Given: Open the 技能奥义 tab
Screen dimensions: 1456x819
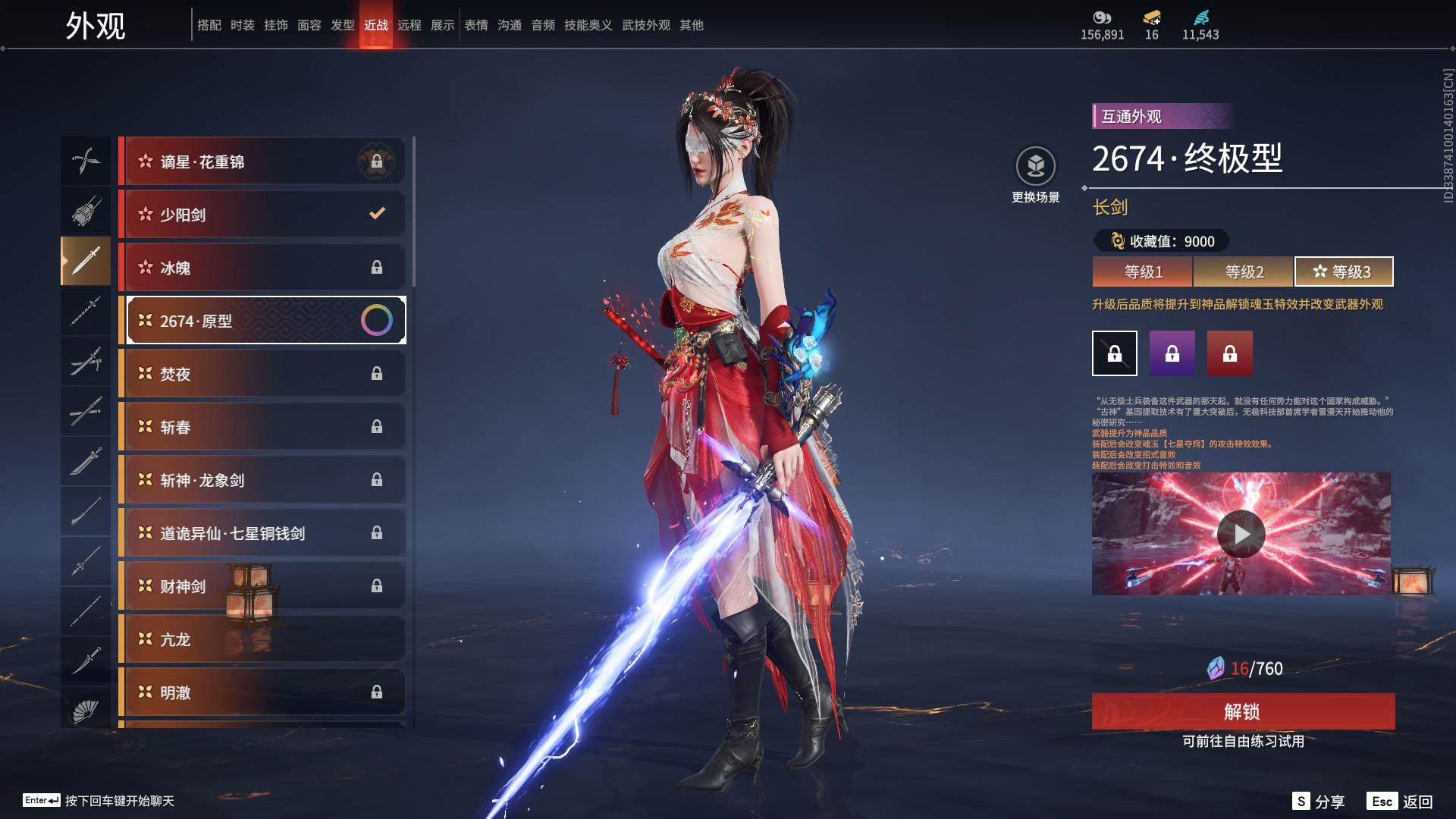Looking at the screenshot, I should [x=588, y=25].
